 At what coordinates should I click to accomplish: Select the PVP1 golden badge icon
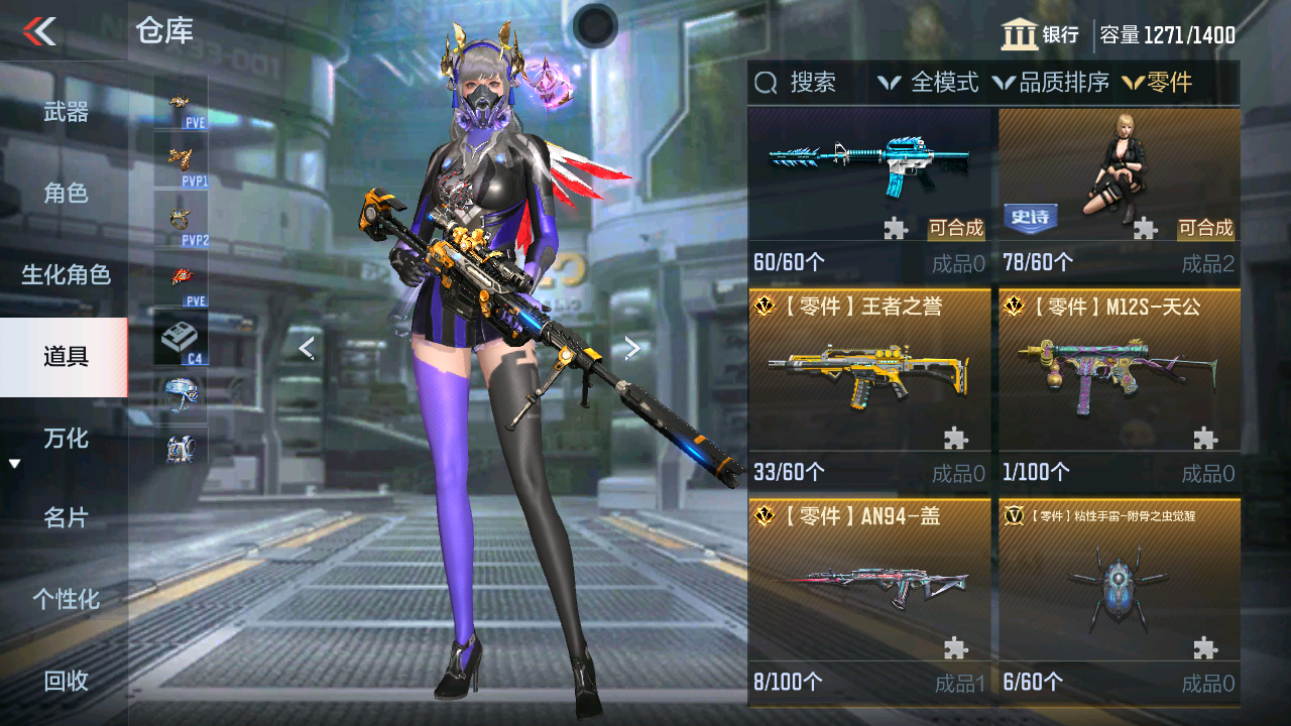[x=178, y=160]
